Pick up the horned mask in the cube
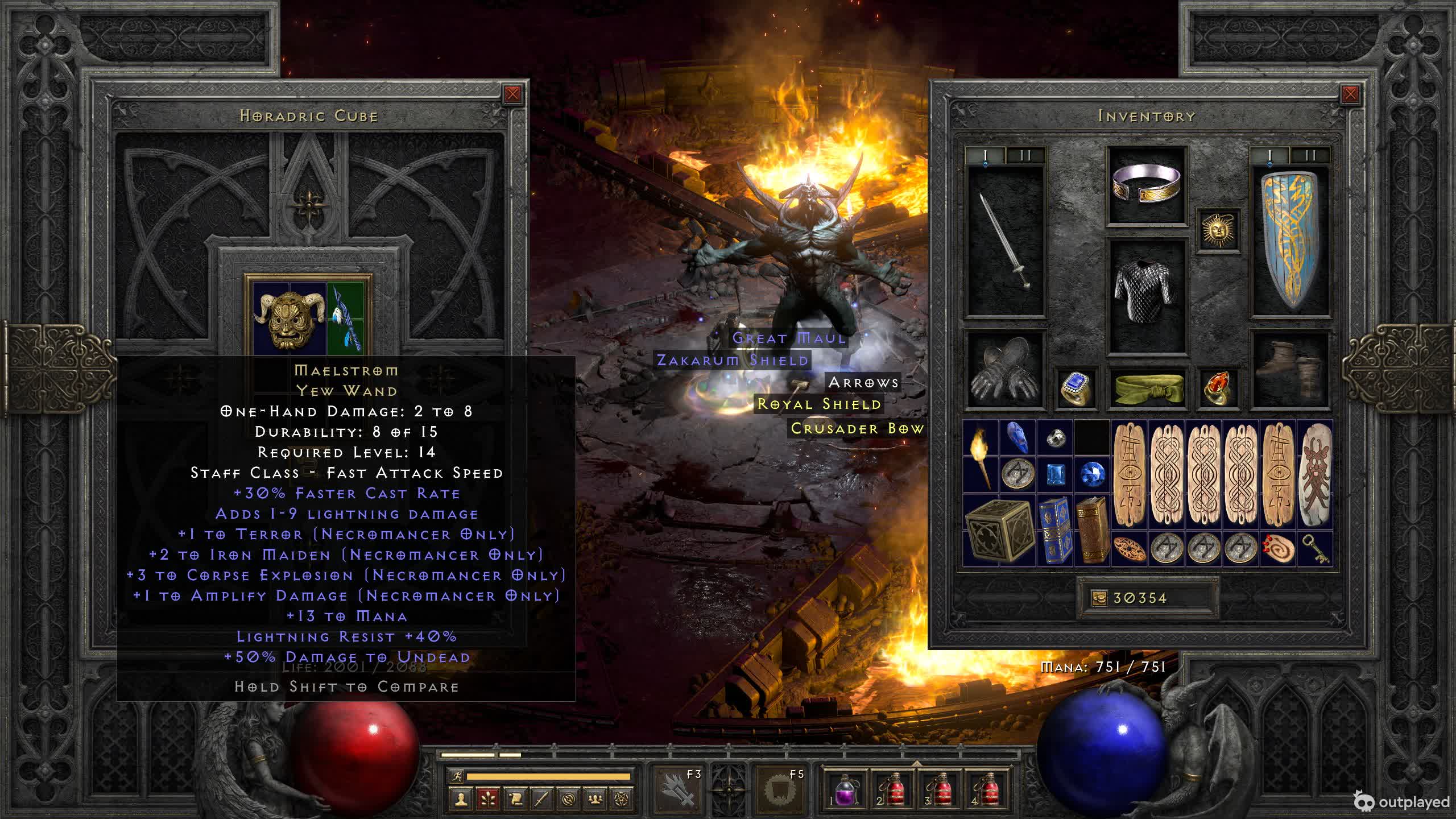The image size is (1456, 819). (288, 319)
